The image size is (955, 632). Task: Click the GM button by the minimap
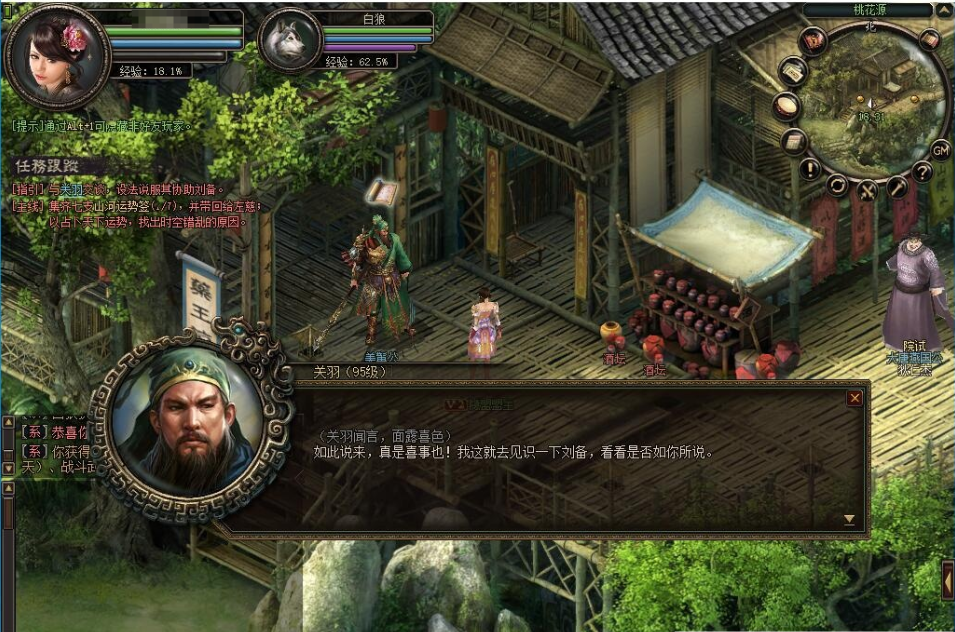[940, 150]
